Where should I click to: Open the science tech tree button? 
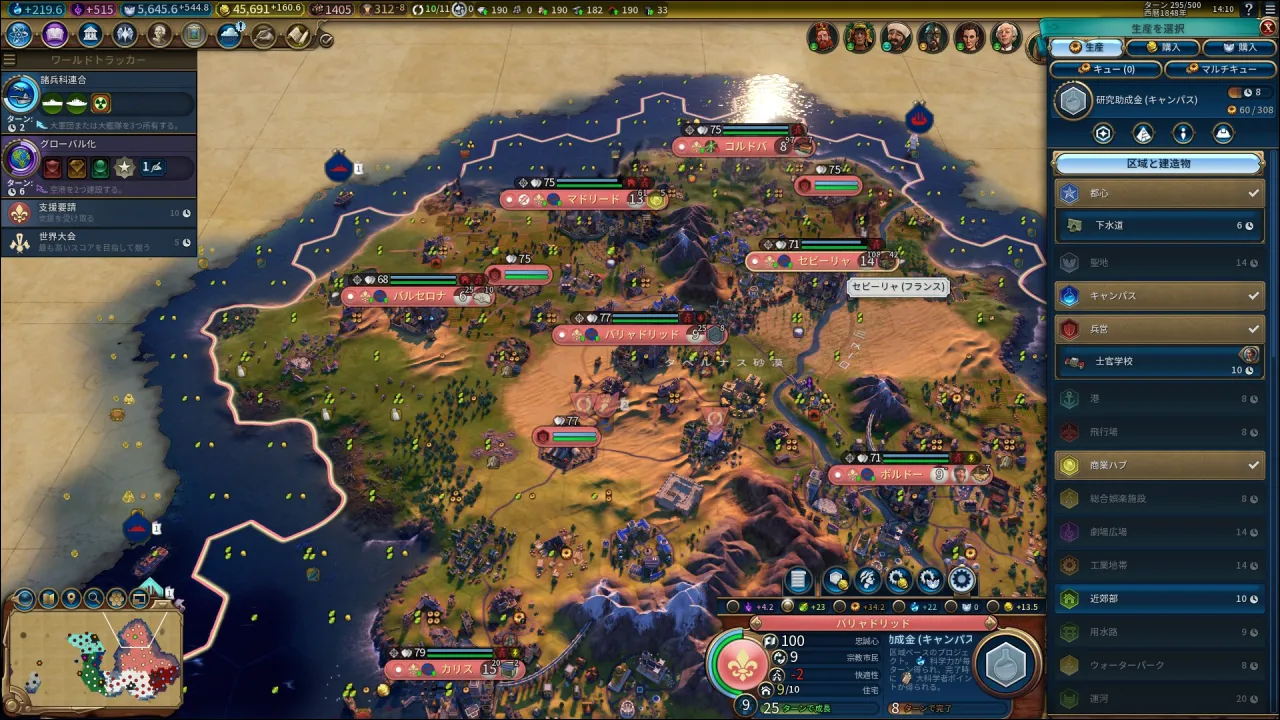19,35
